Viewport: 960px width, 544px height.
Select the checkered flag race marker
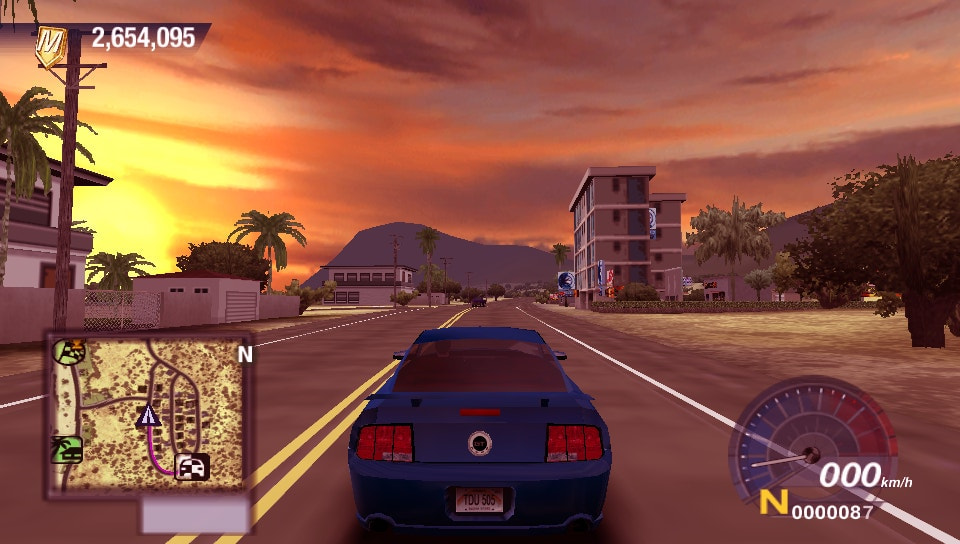[x=70, y=351]
